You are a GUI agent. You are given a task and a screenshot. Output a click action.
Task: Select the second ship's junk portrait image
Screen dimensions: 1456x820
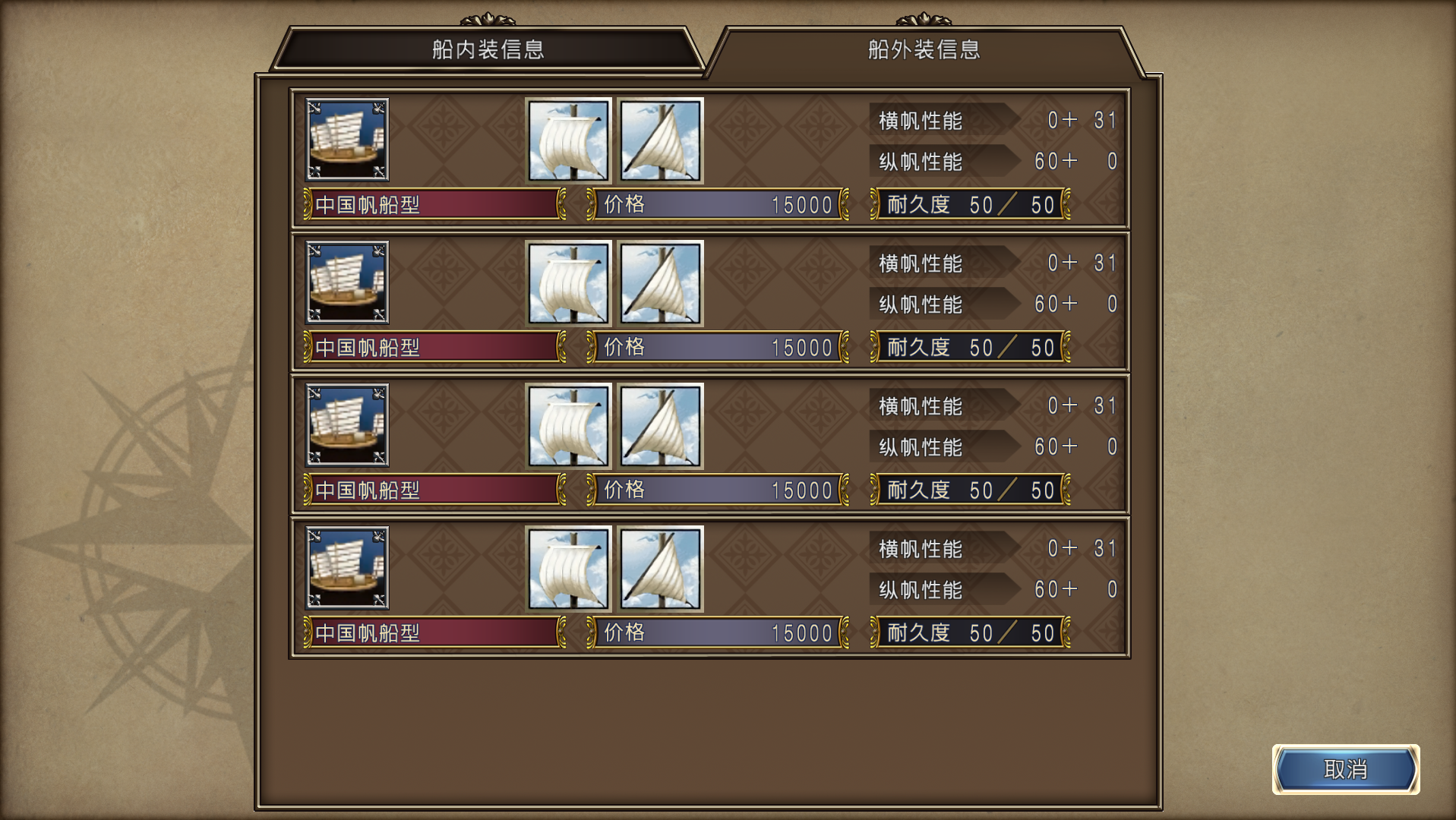pos(346,282)
